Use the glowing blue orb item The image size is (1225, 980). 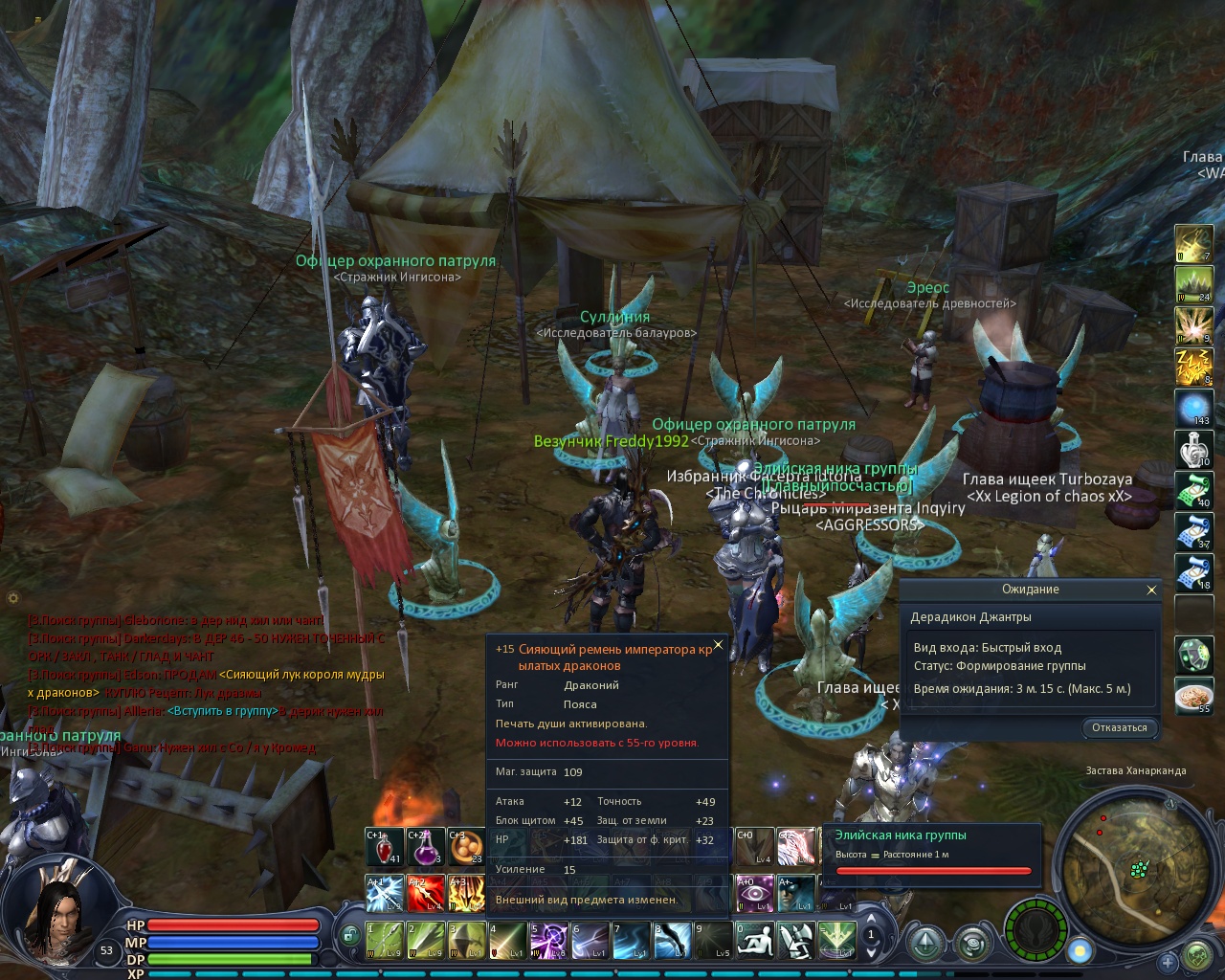pyautogui.click(x=1193, y=409)
